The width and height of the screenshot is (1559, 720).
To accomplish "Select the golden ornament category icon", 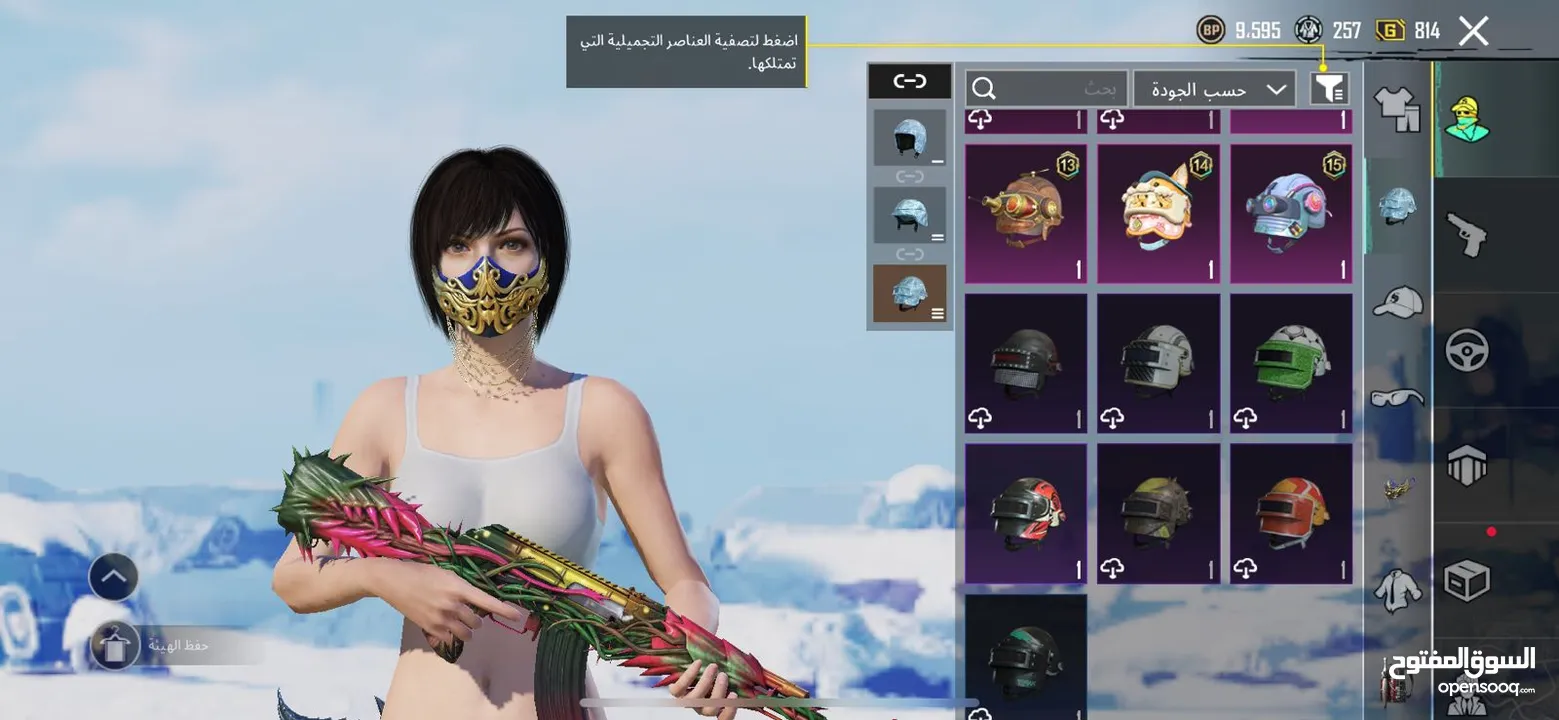I will [x=1397, y=488].
